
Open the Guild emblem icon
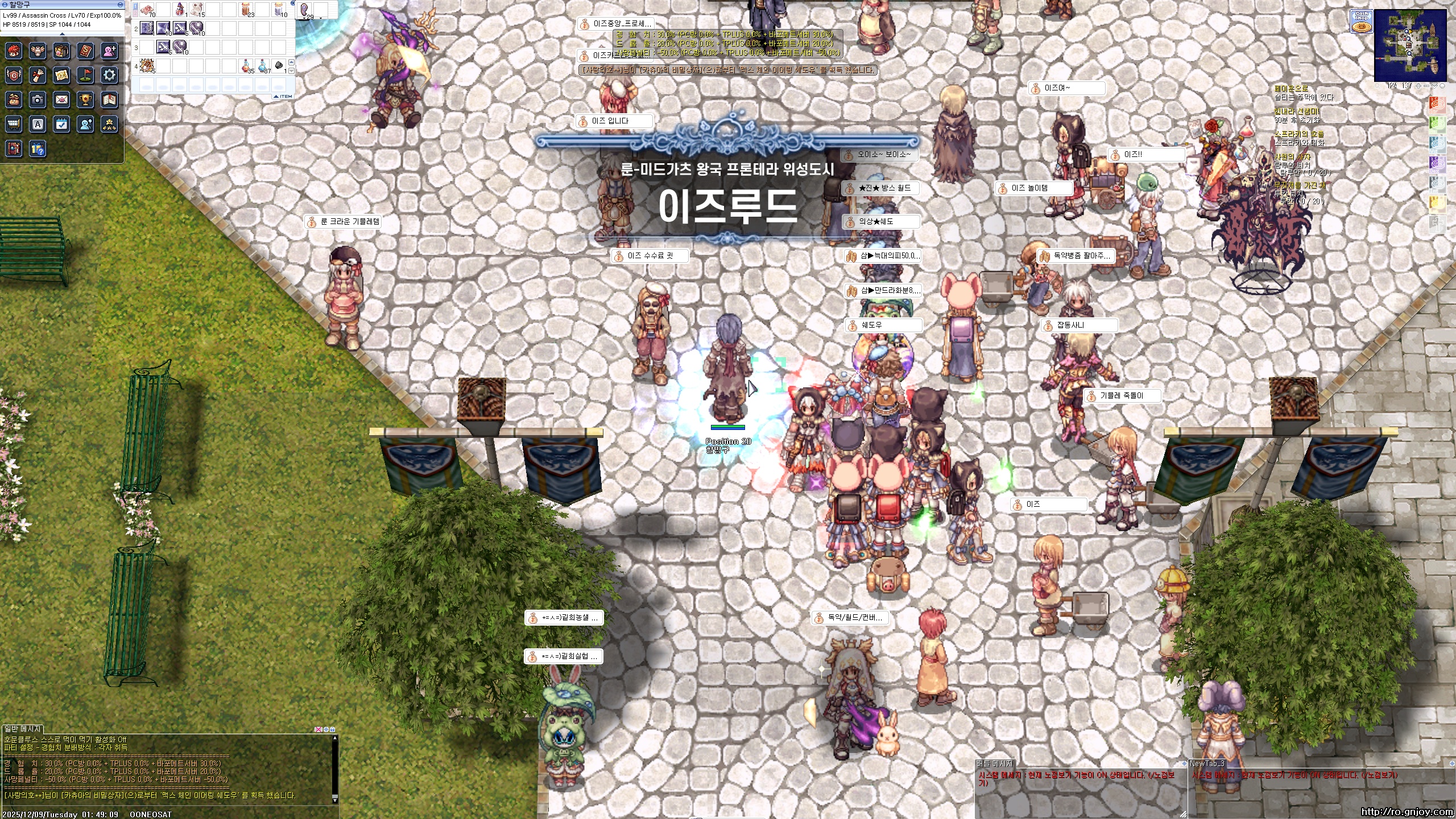[x=14, y=75]
